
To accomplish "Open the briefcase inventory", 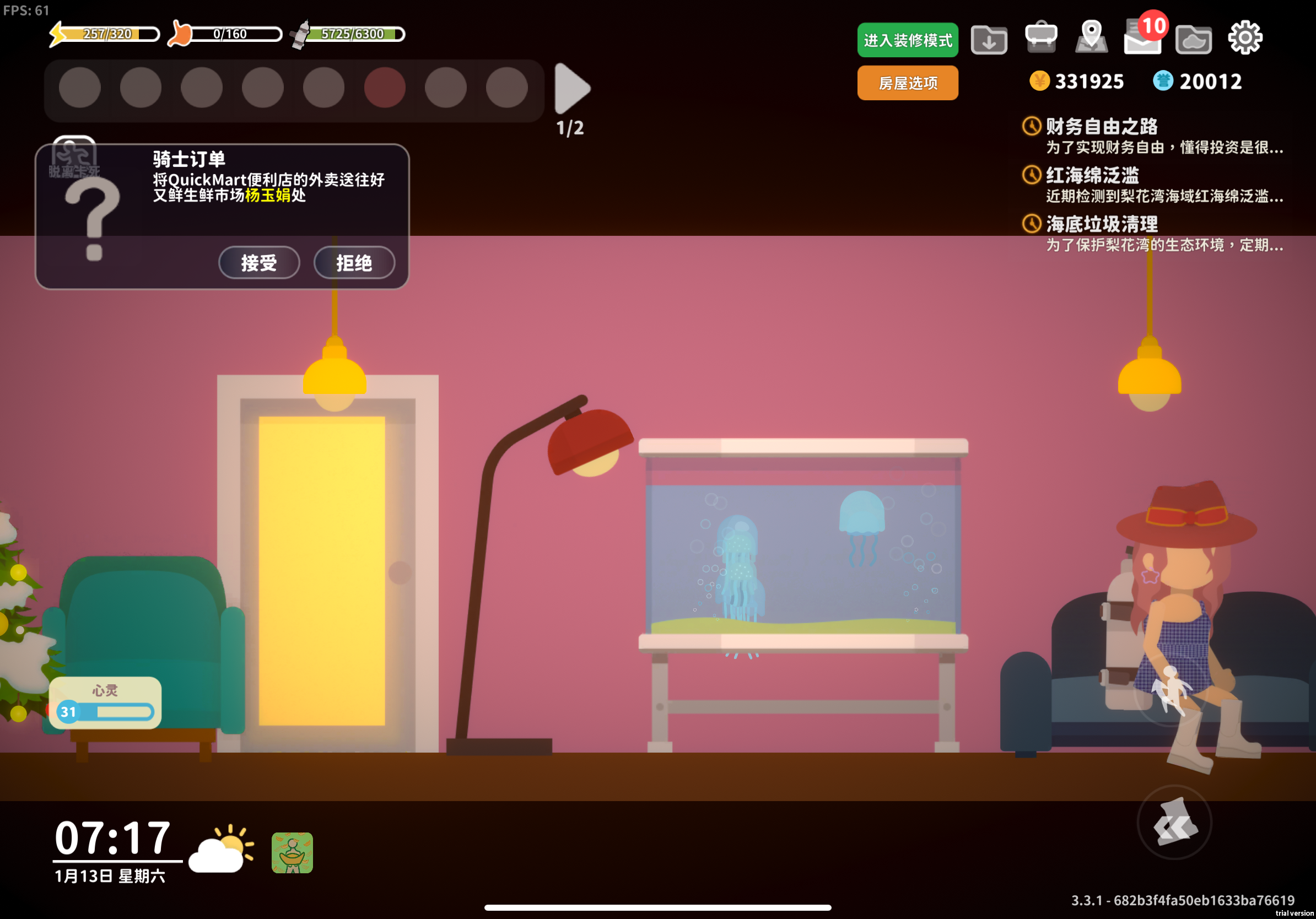I will coord(1041,37).
